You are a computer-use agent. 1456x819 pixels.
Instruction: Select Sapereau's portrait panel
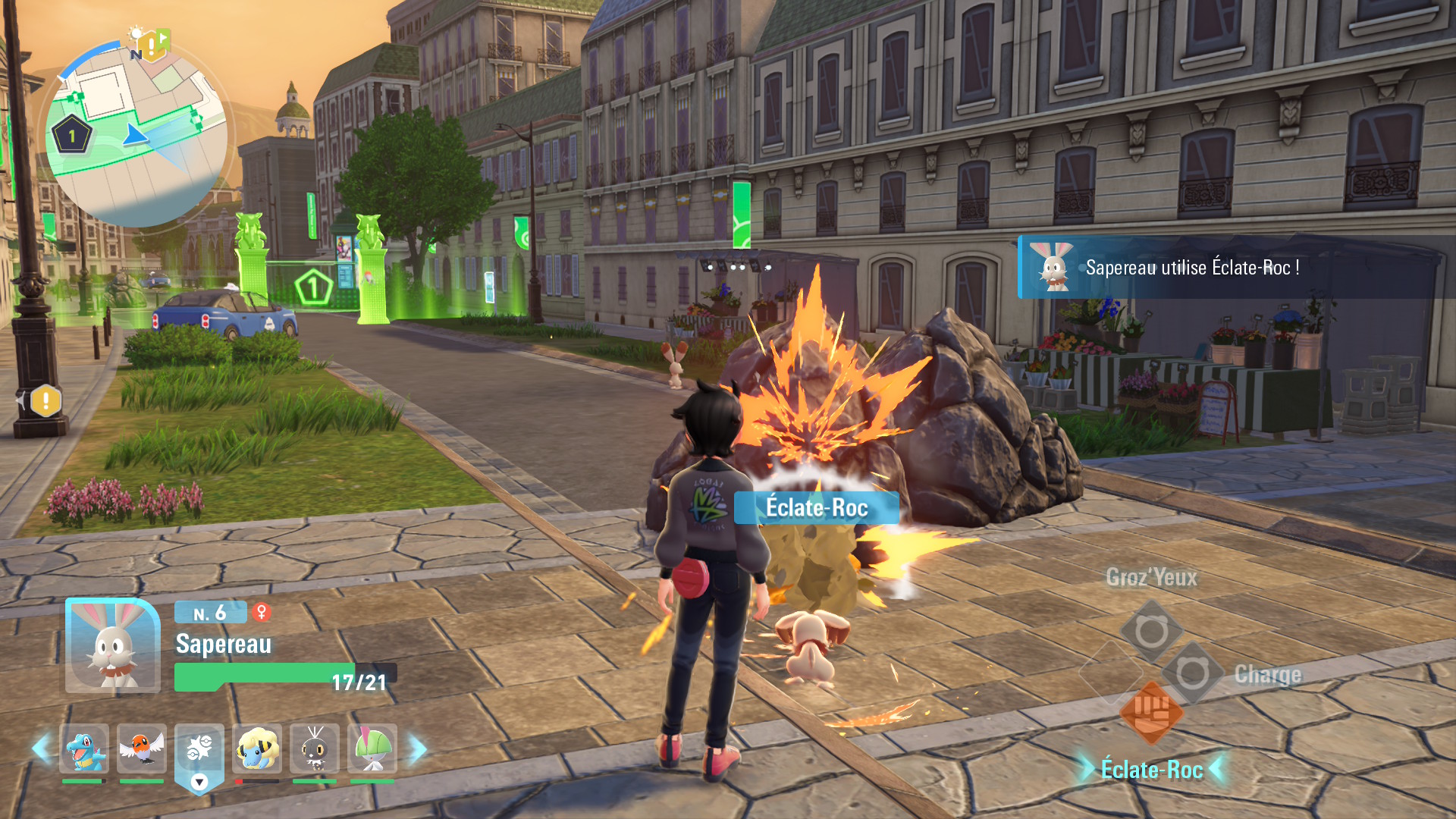click(113, 645)
